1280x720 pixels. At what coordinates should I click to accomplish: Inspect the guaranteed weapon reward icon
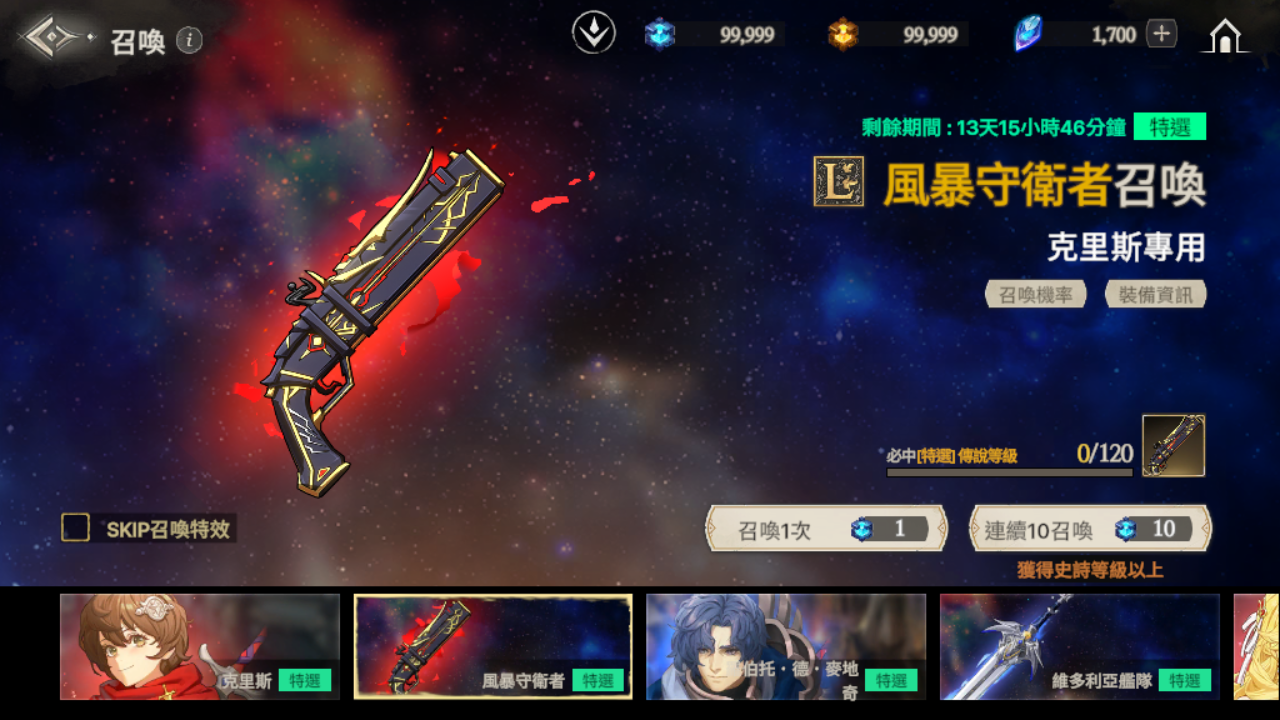coord(1173,445)
